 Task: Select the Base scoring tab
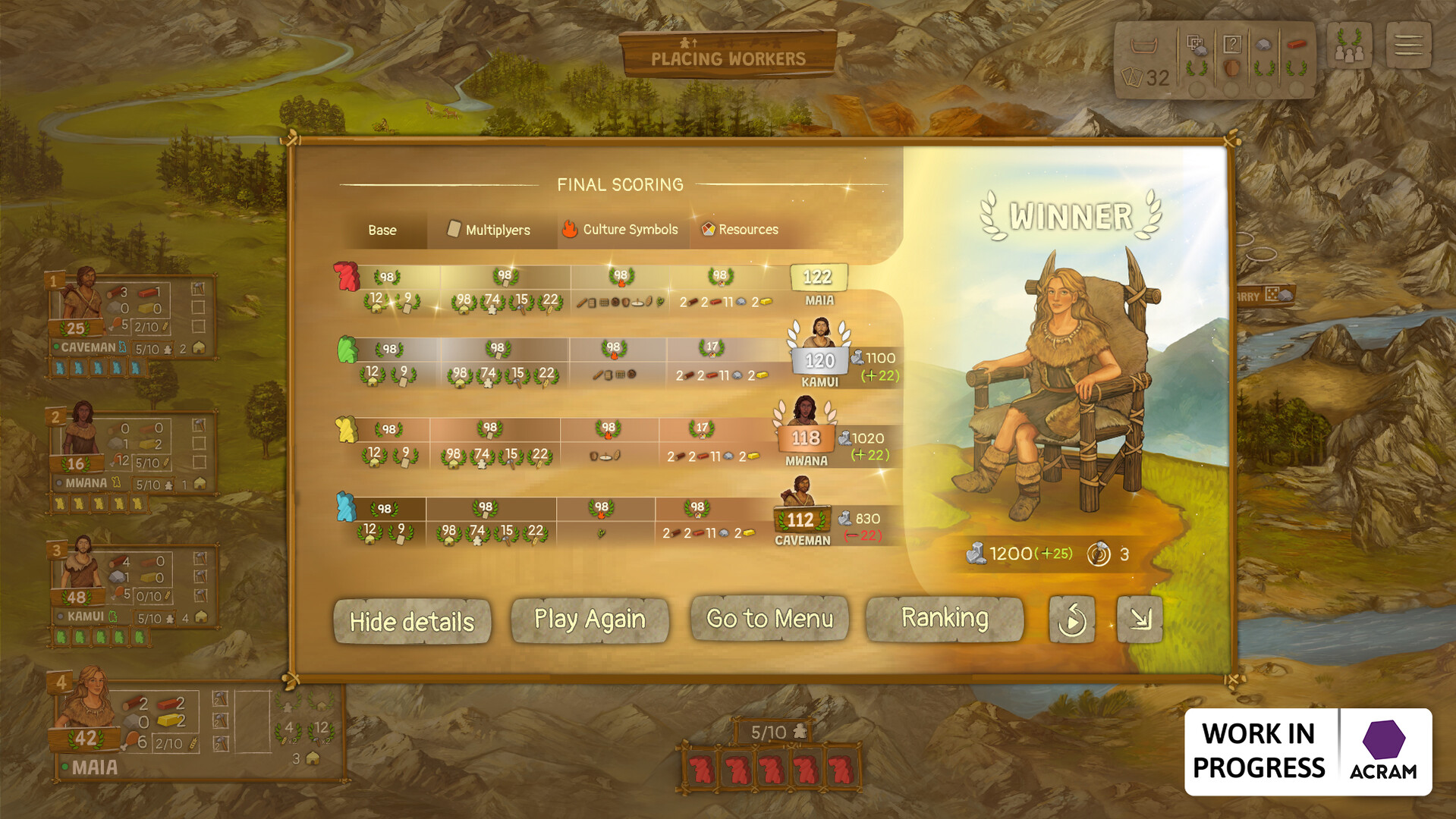click(382, 230)
